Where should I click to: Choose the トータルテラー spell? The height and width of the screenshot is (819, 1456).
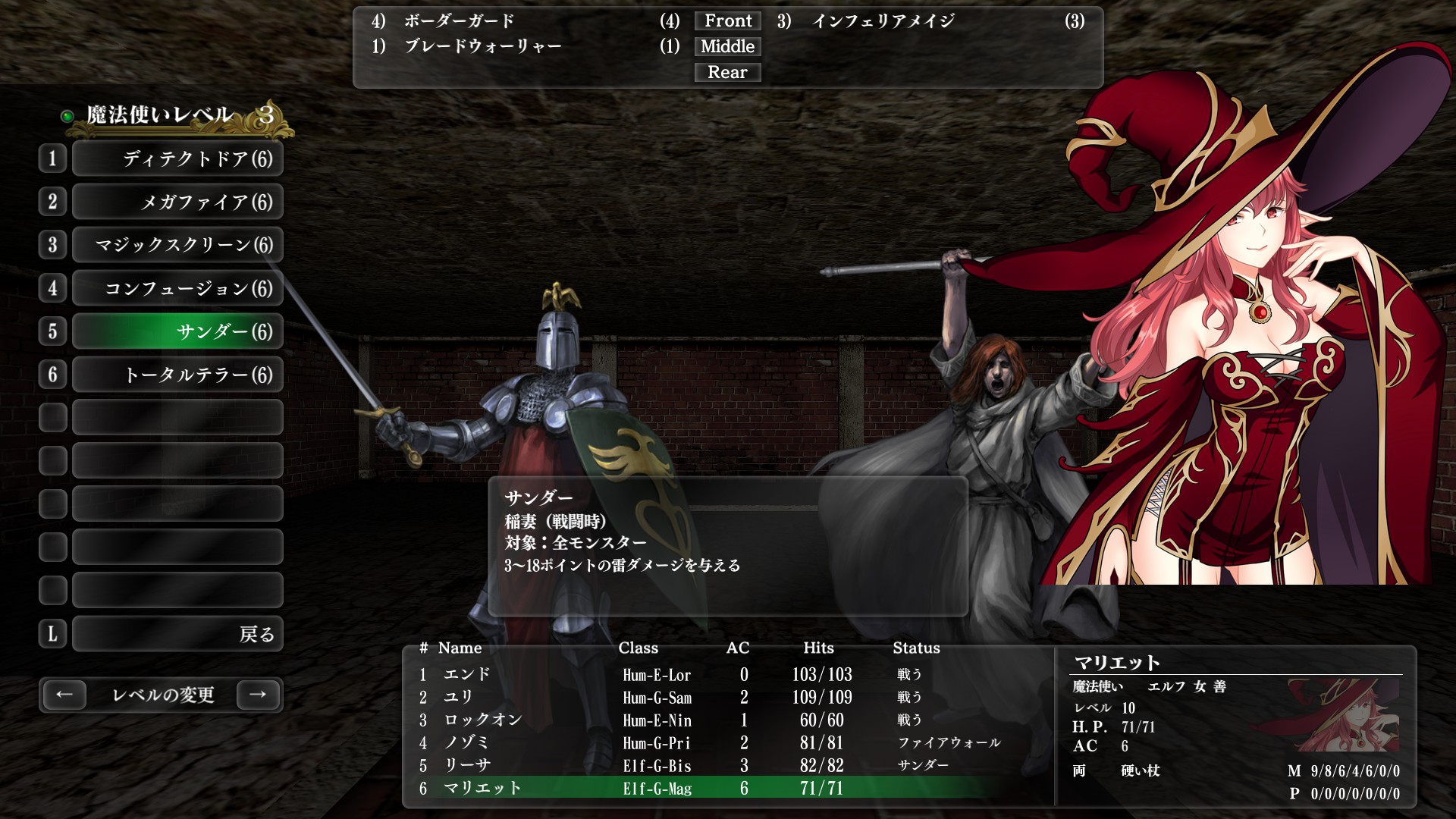(177, 375)
